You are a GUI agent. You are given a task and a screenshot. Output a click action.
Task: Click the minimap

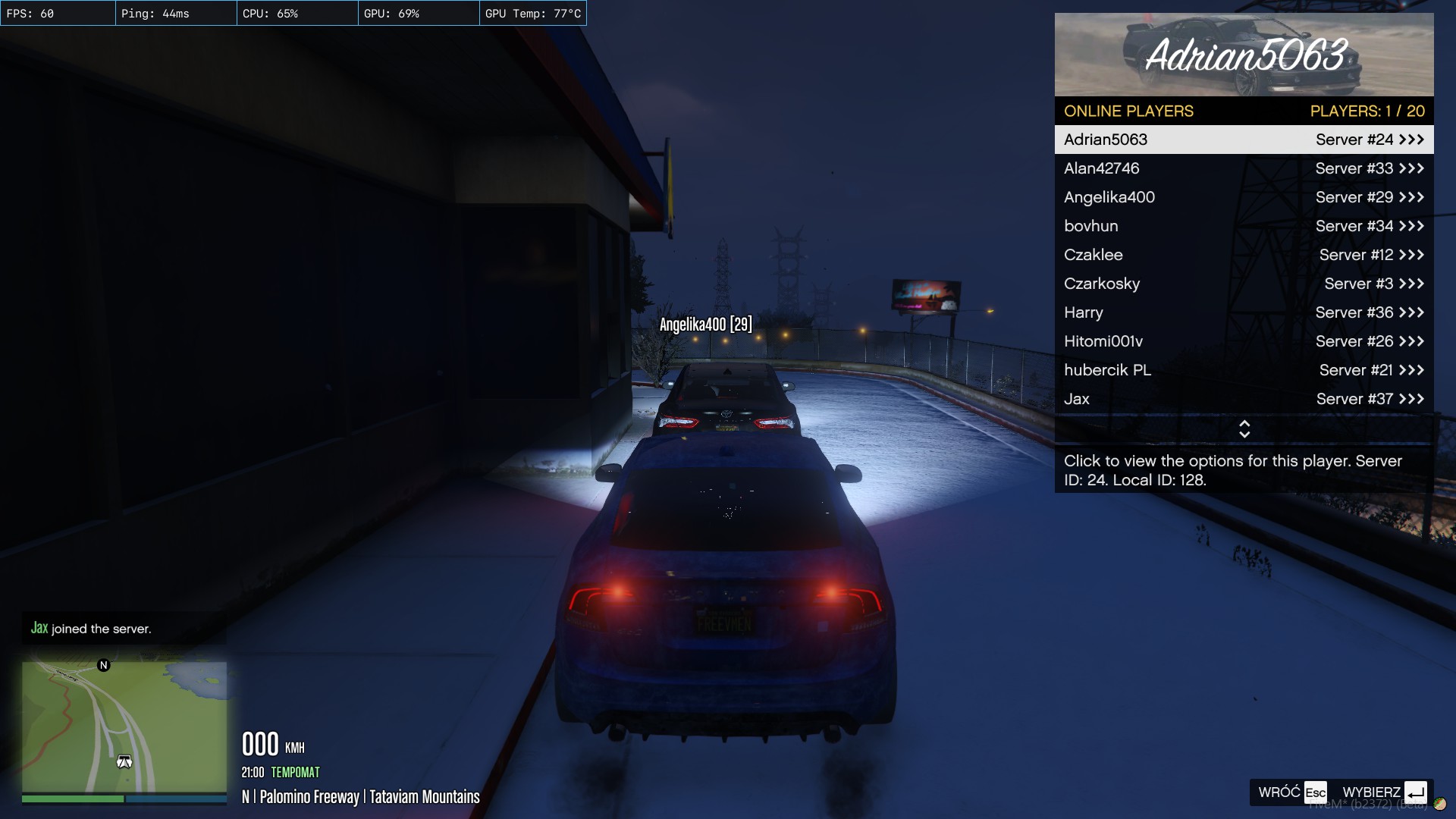click(124, 726)
